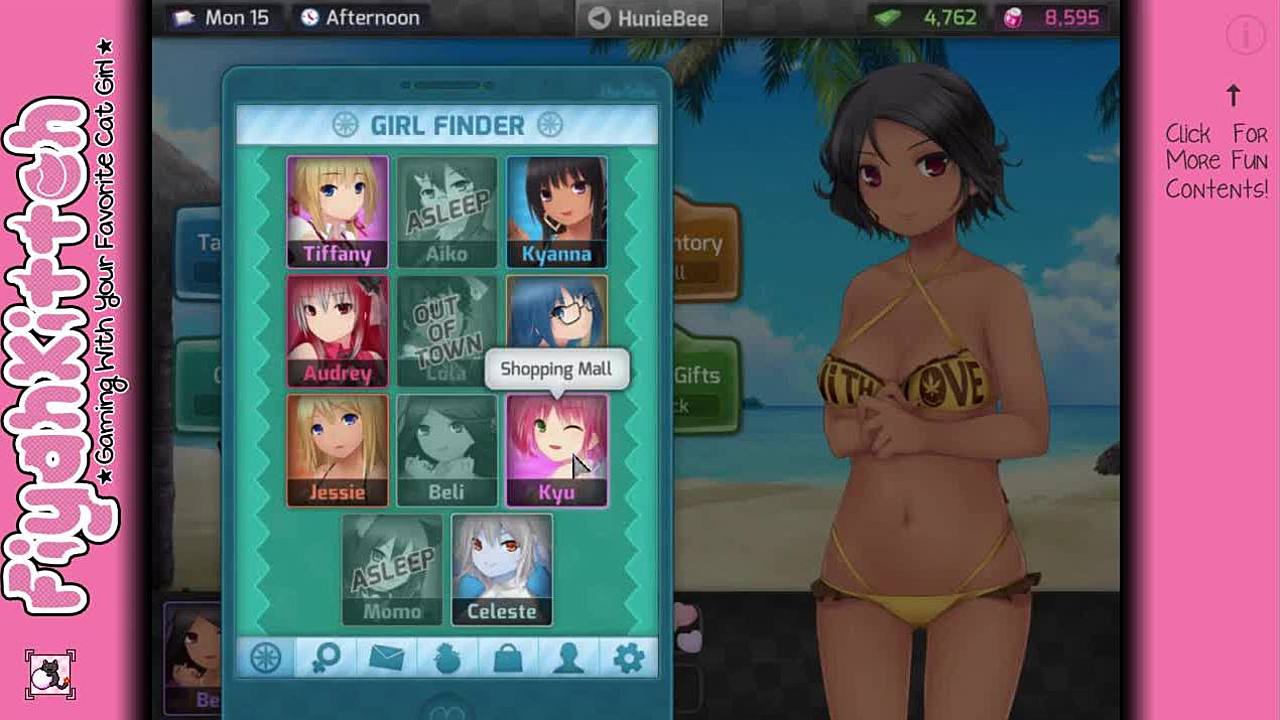The image size is (1280, 720).
Task: Open the gear settings tab
Action: point(628,658)
